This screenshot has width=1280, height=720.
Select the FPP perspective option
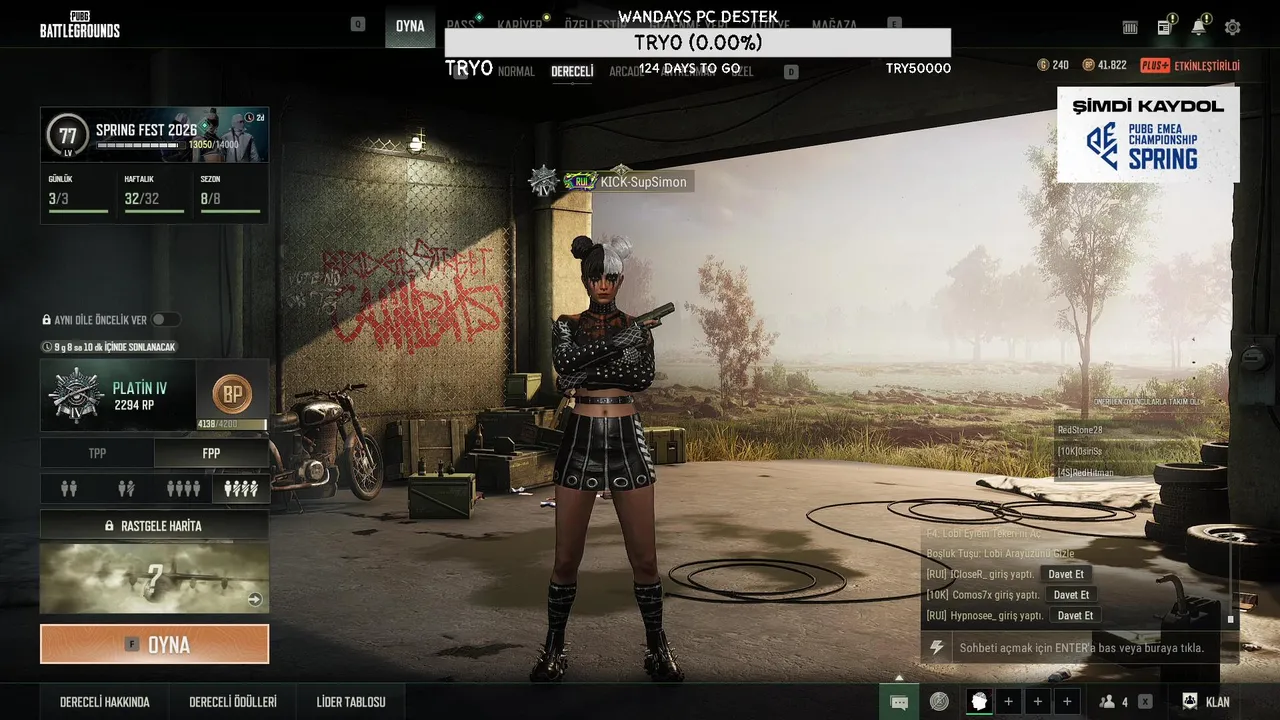tap(211, 453)
